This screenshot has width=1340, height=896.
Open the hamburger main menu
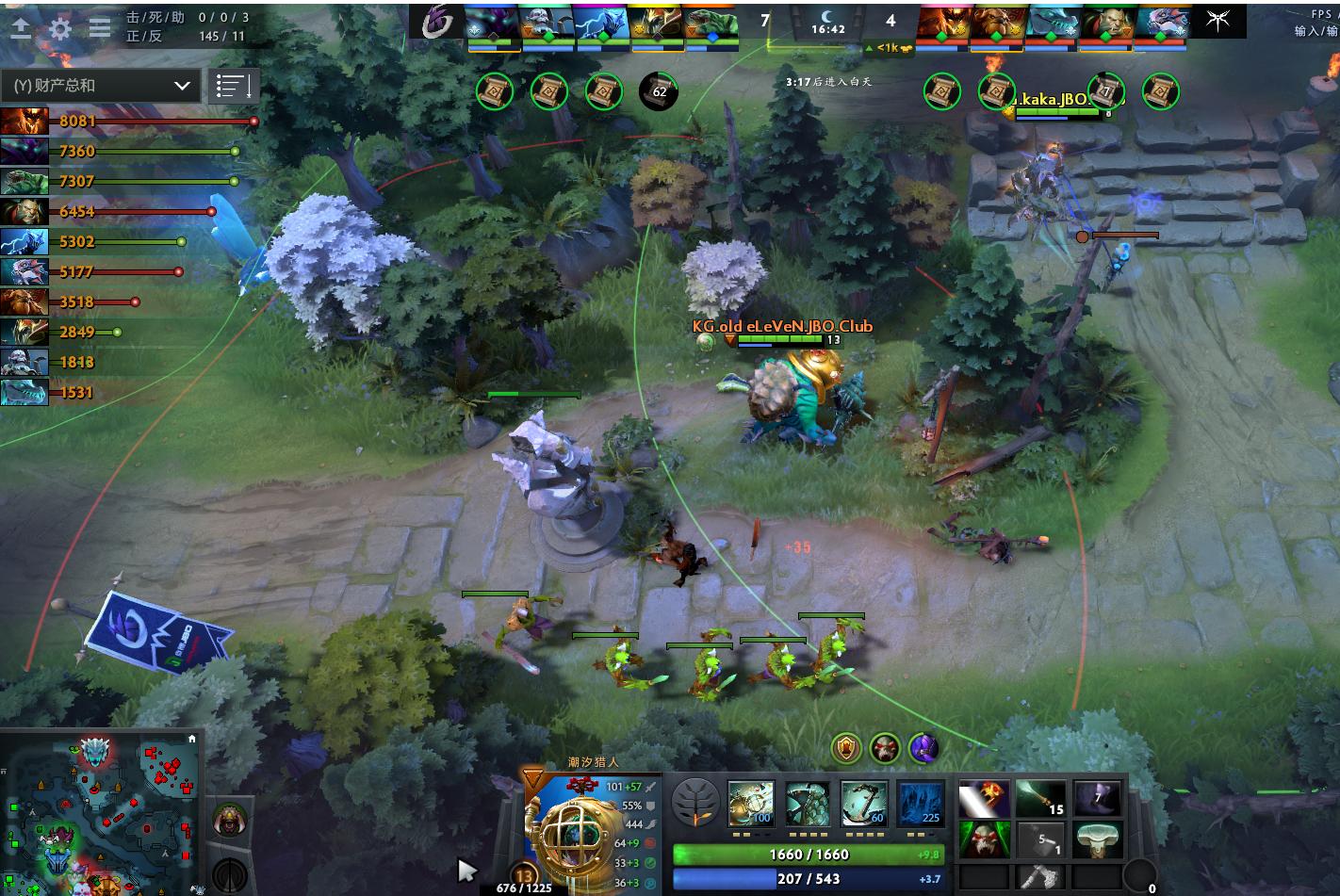[x=100, y=28]
